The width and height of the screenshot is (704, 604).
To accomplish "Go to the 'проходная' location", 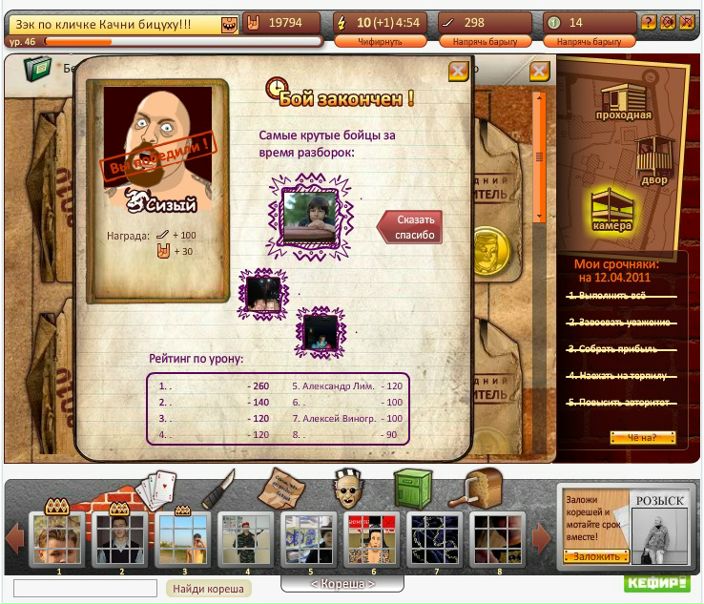I will click(627, 104).
